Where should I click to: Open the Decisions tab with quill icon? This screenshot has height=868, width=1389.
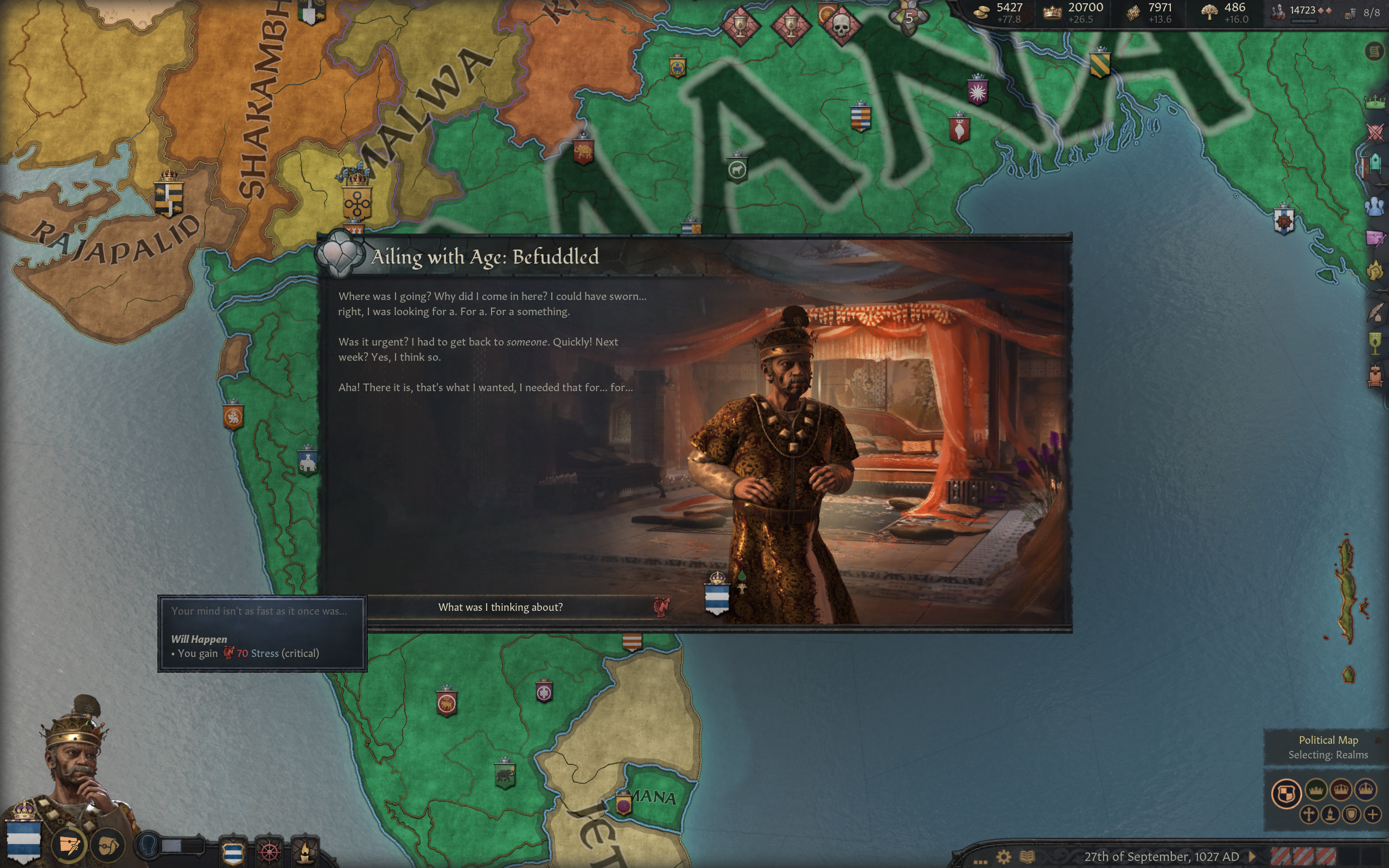pos(1375,313)
